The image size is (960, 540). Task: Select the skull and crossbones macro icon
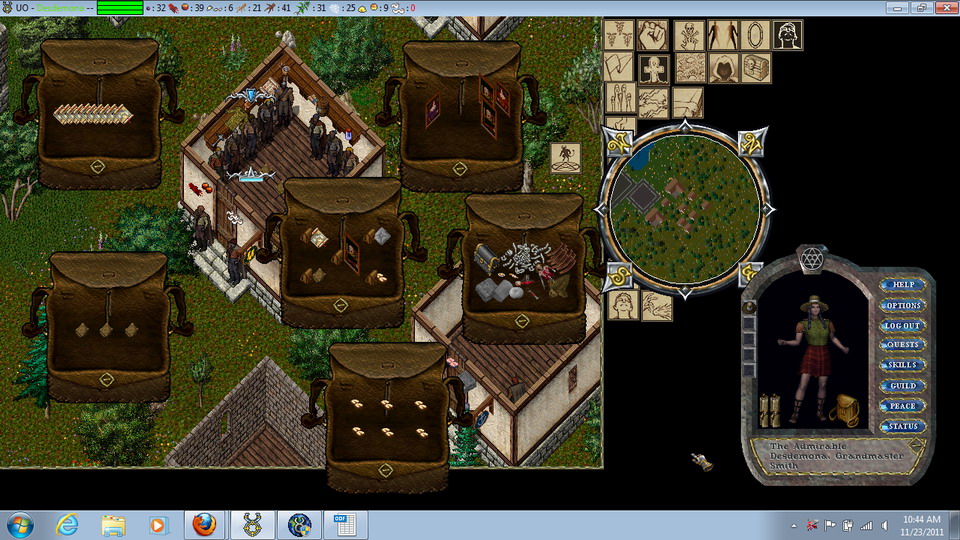pos(687,34)
